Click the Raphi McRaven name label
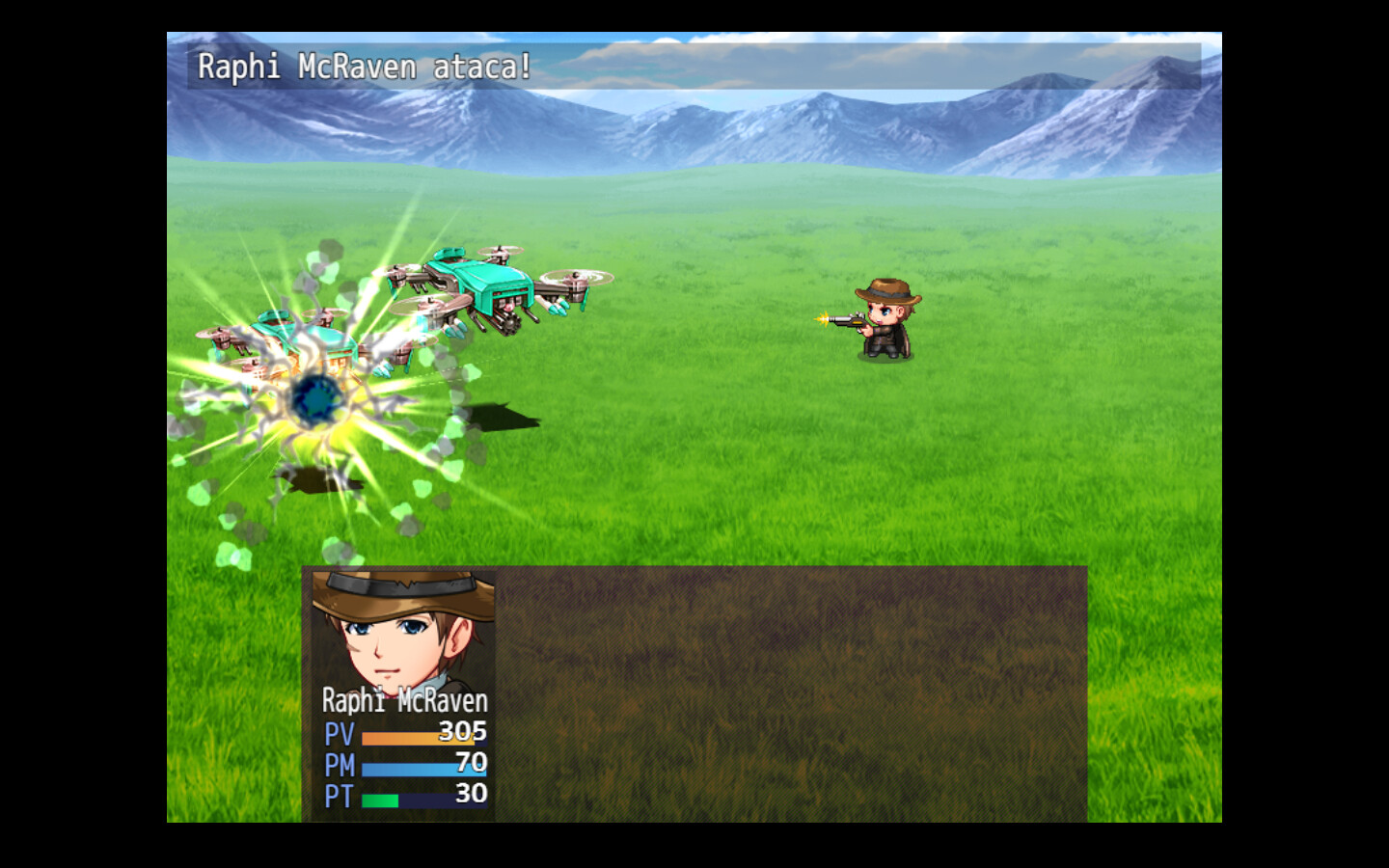This screenshot has height=868, width=1389. coord(405,702)
